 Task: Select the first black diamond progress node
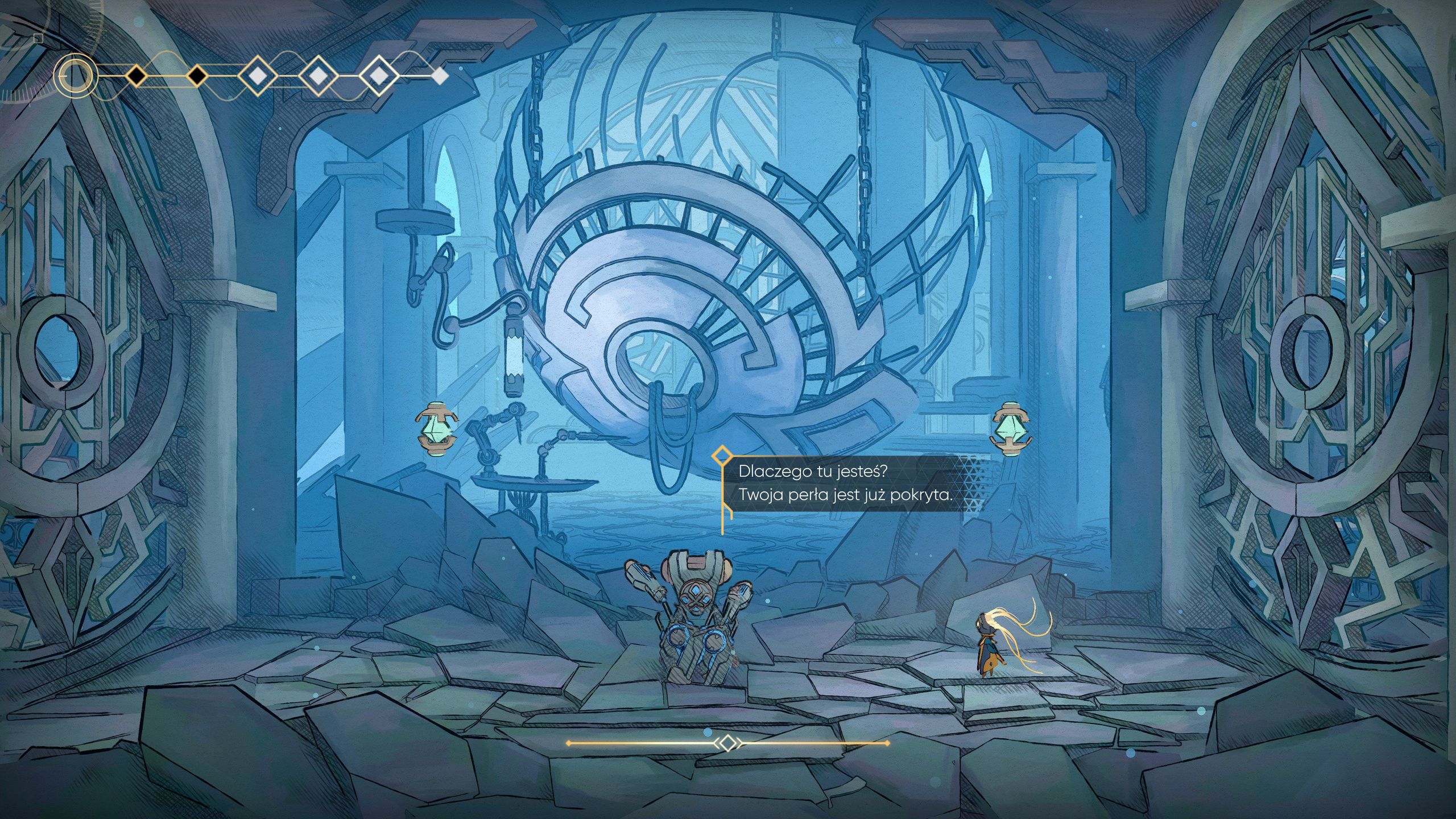pyautogui.click(x=137, y=76)
